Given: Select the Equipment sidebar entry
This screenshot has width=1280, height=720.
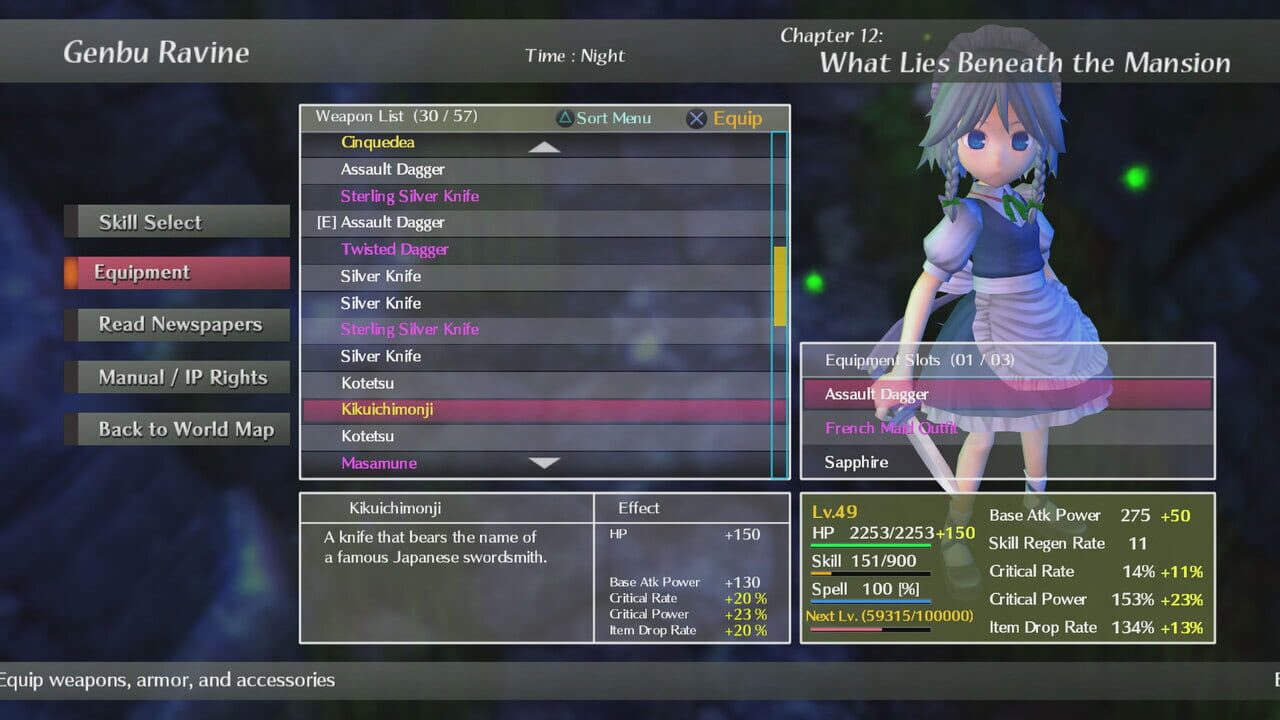Looking at the screenshot, I should (x=176, y=272).
